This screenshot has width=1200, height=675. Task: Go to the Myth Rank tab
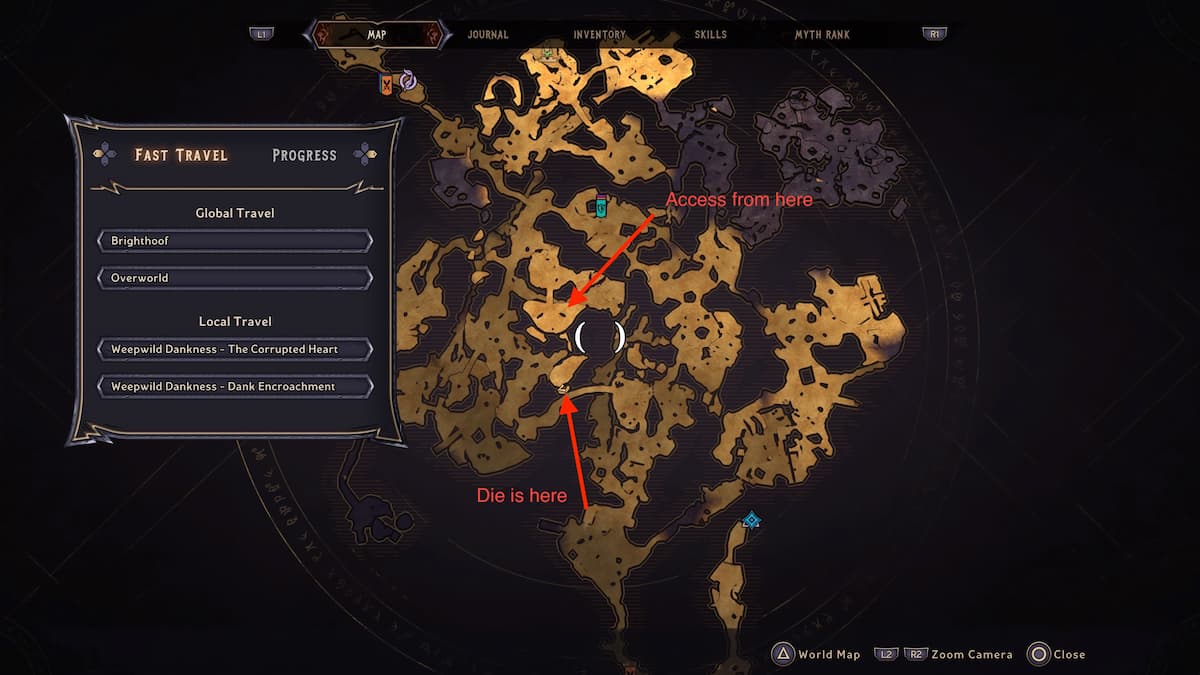(x=822, y=35)
